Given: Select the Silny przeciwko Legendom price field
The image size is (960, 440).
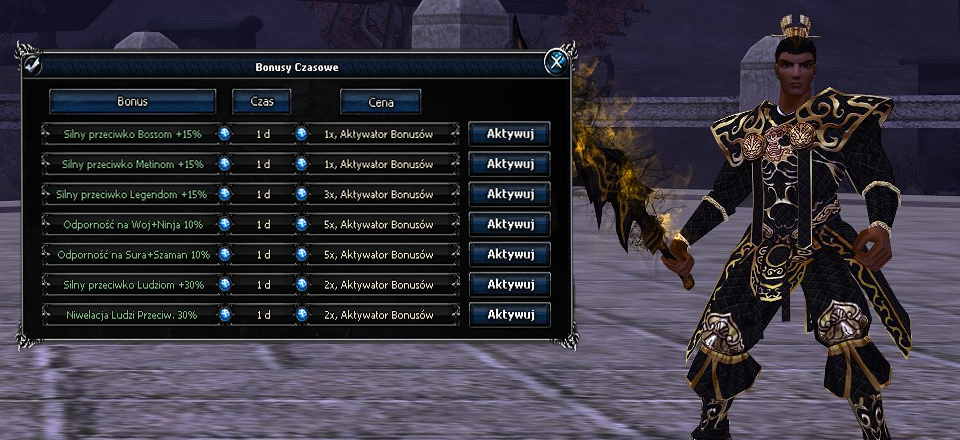Looking at the screenshot, I should [x=379, y=194].
